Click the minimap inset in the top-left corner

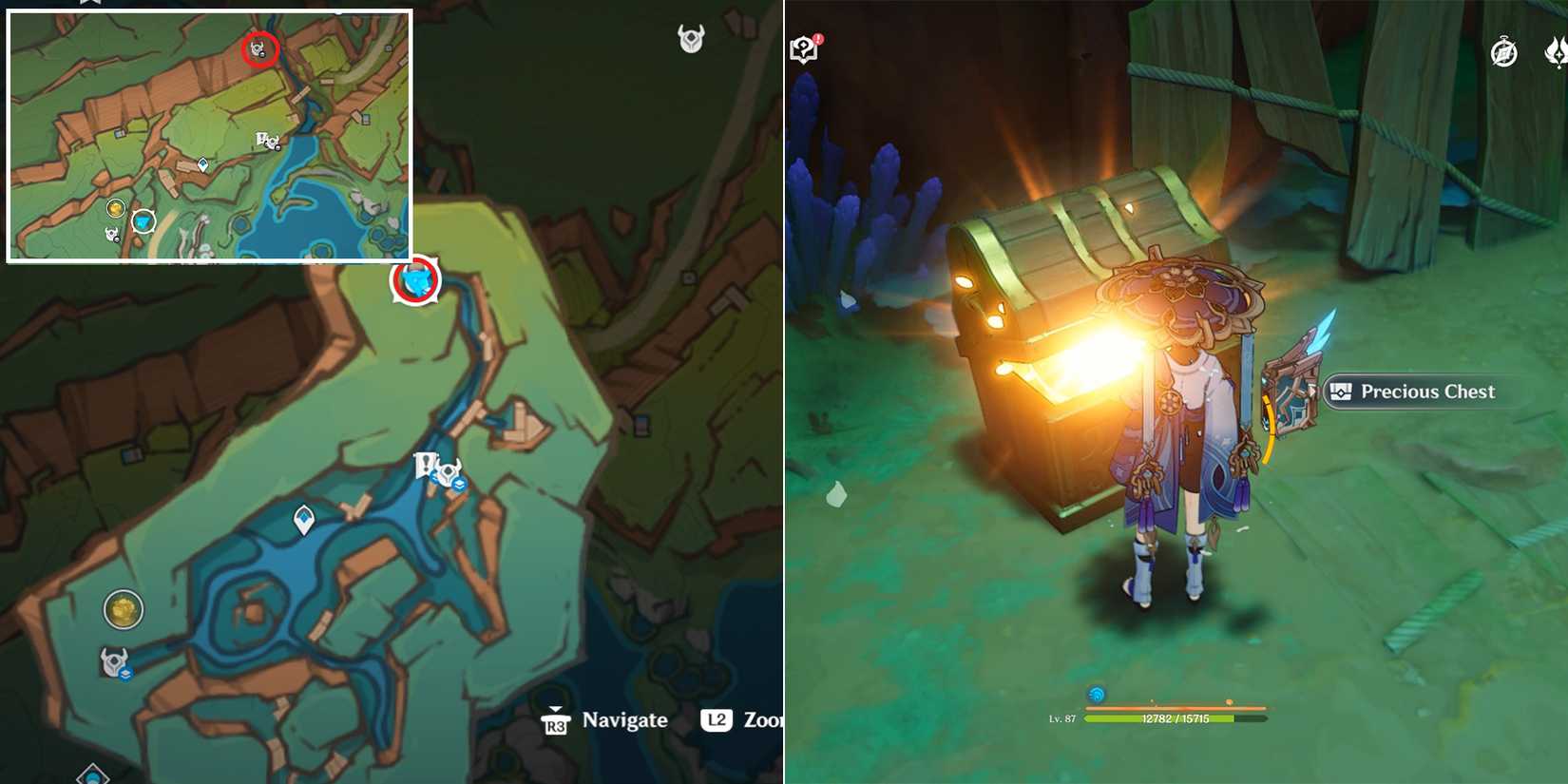(x=209, y=133)
